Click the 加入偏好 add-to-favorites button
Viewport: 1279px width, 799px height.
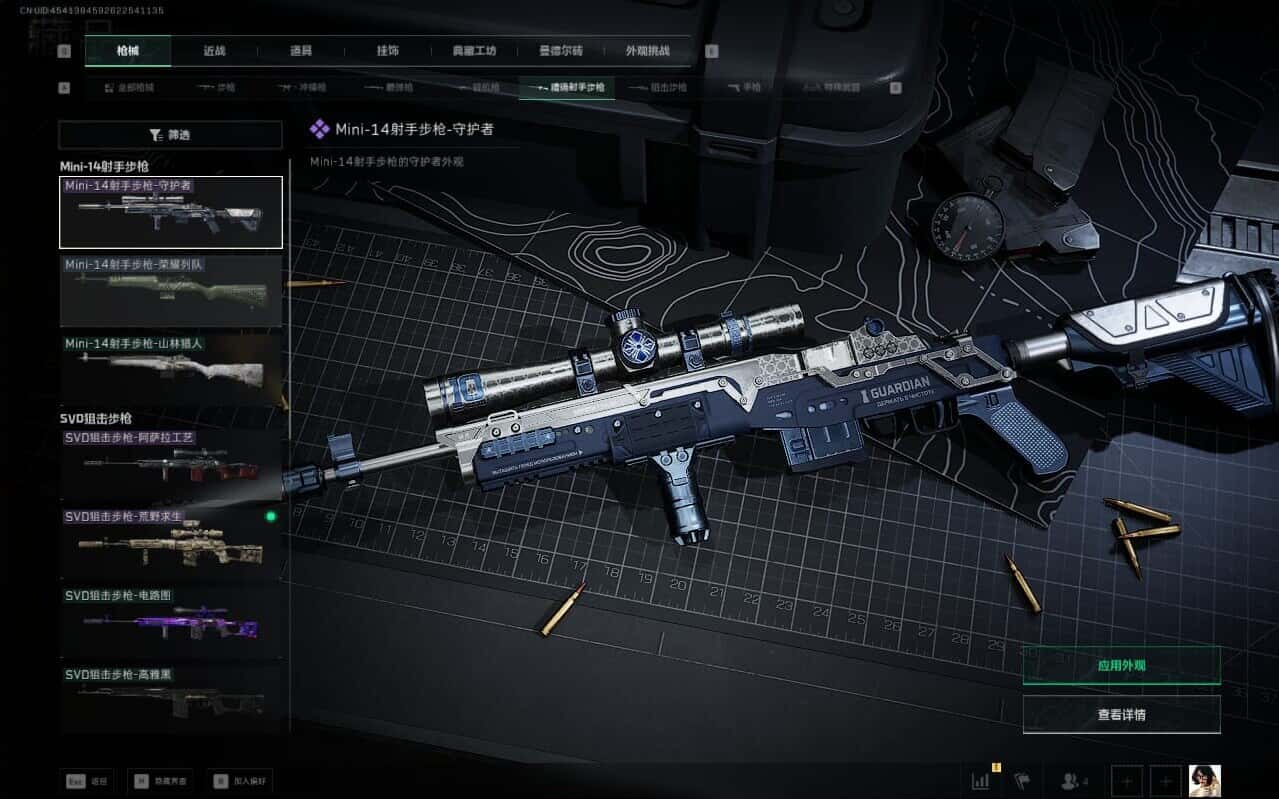click(240, 781)
